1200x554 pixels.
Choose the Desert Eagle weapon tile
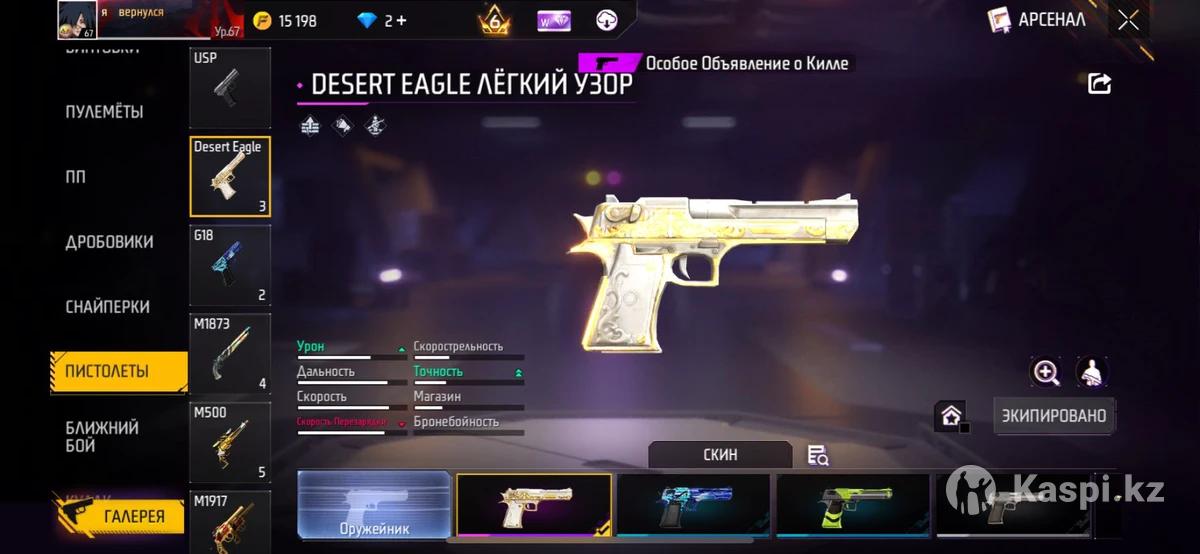pyautogui.click(x=230, y=176)
